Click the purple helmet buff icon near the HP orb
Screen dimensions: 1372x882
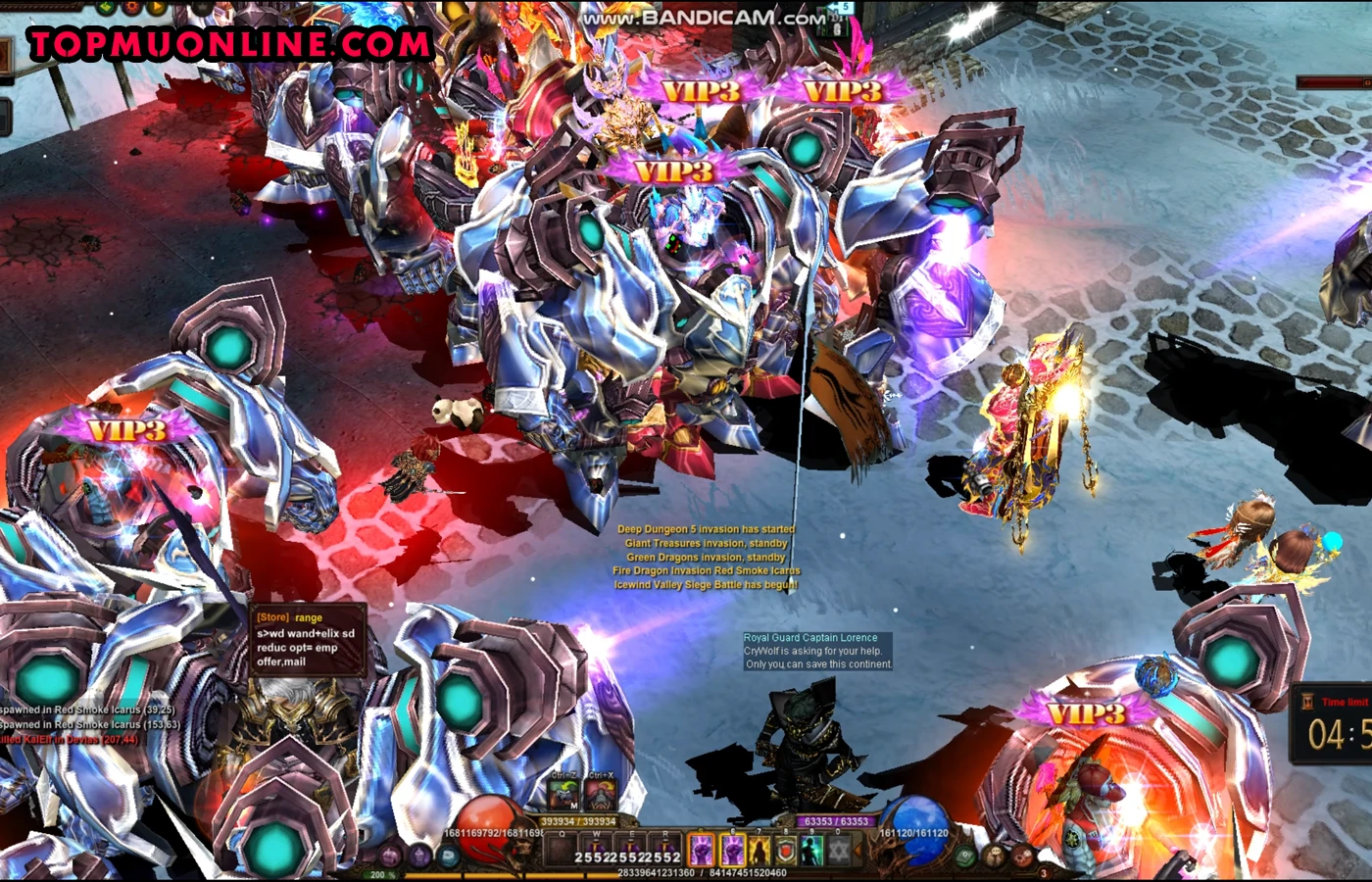coord(420,855)
